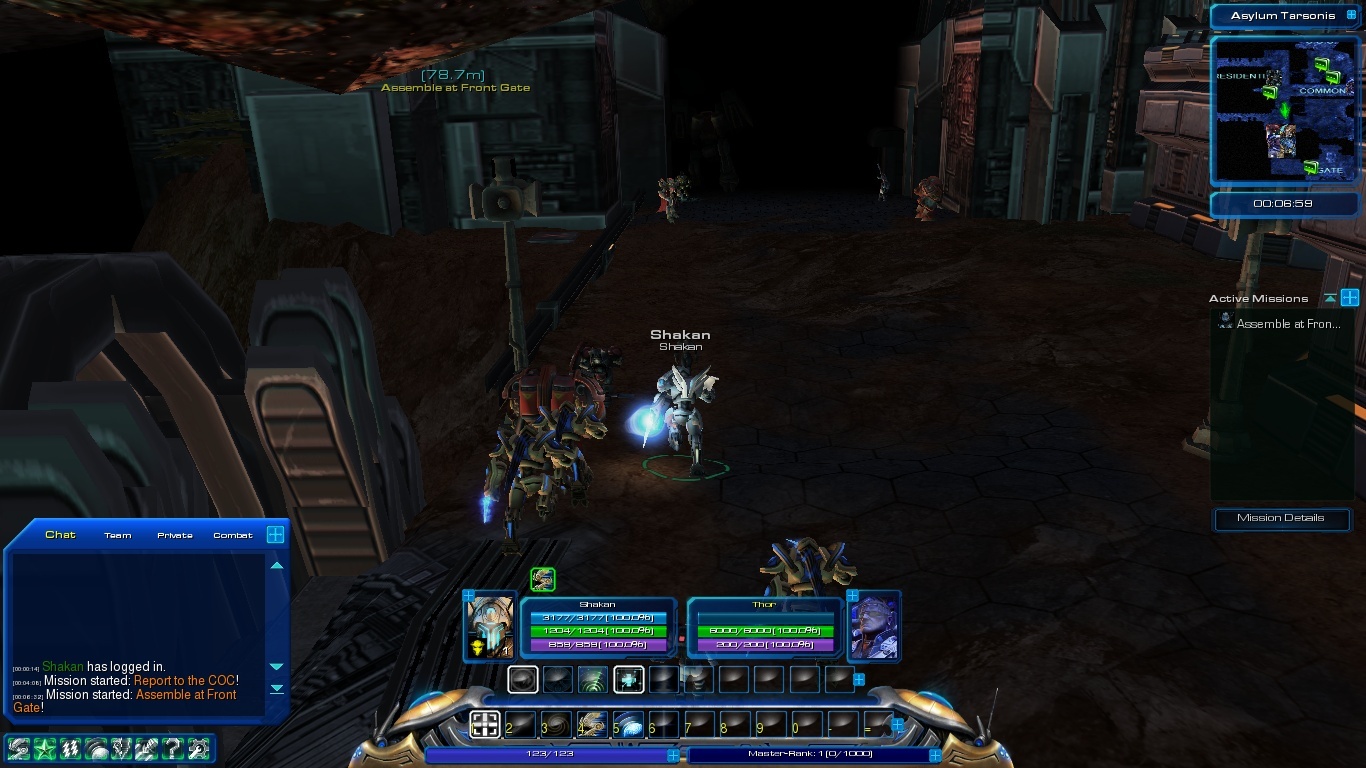Jump to the bottom of the chat log
1366x768 pixels.
click(277, 688)
